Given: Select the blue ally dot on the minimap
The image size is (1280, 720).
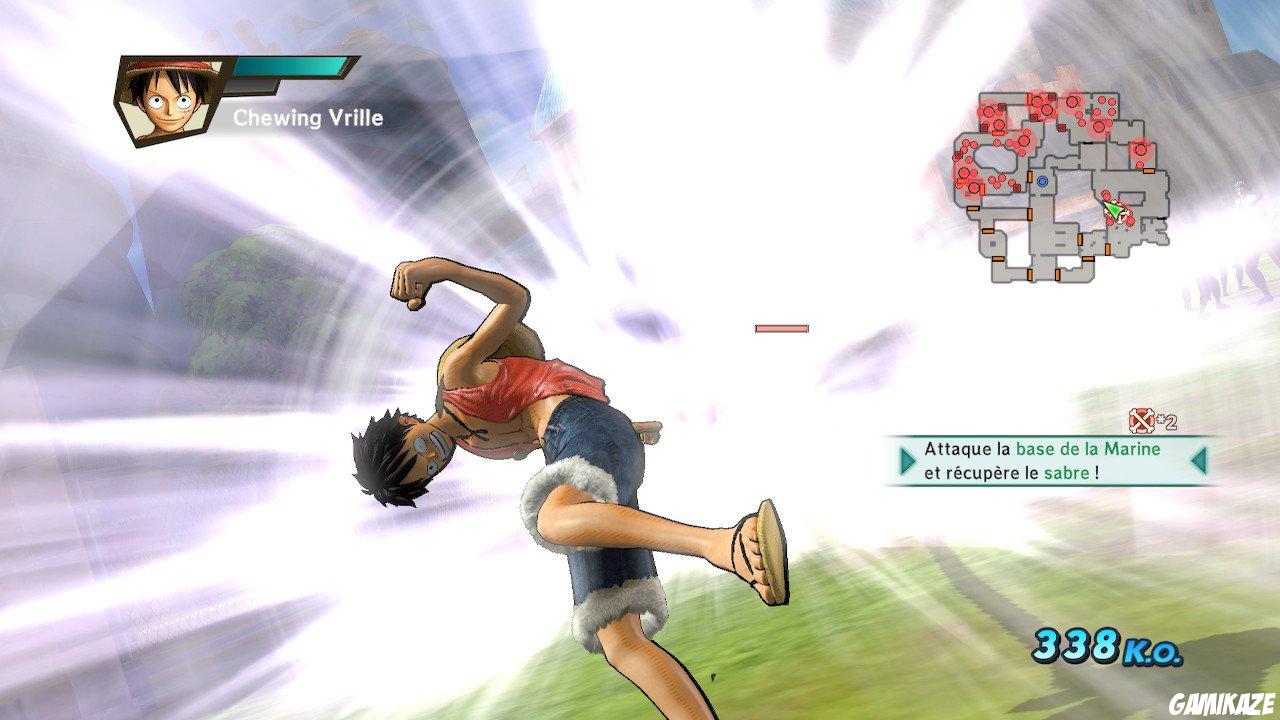Looking at the screenshot, I should [1042, 183].
